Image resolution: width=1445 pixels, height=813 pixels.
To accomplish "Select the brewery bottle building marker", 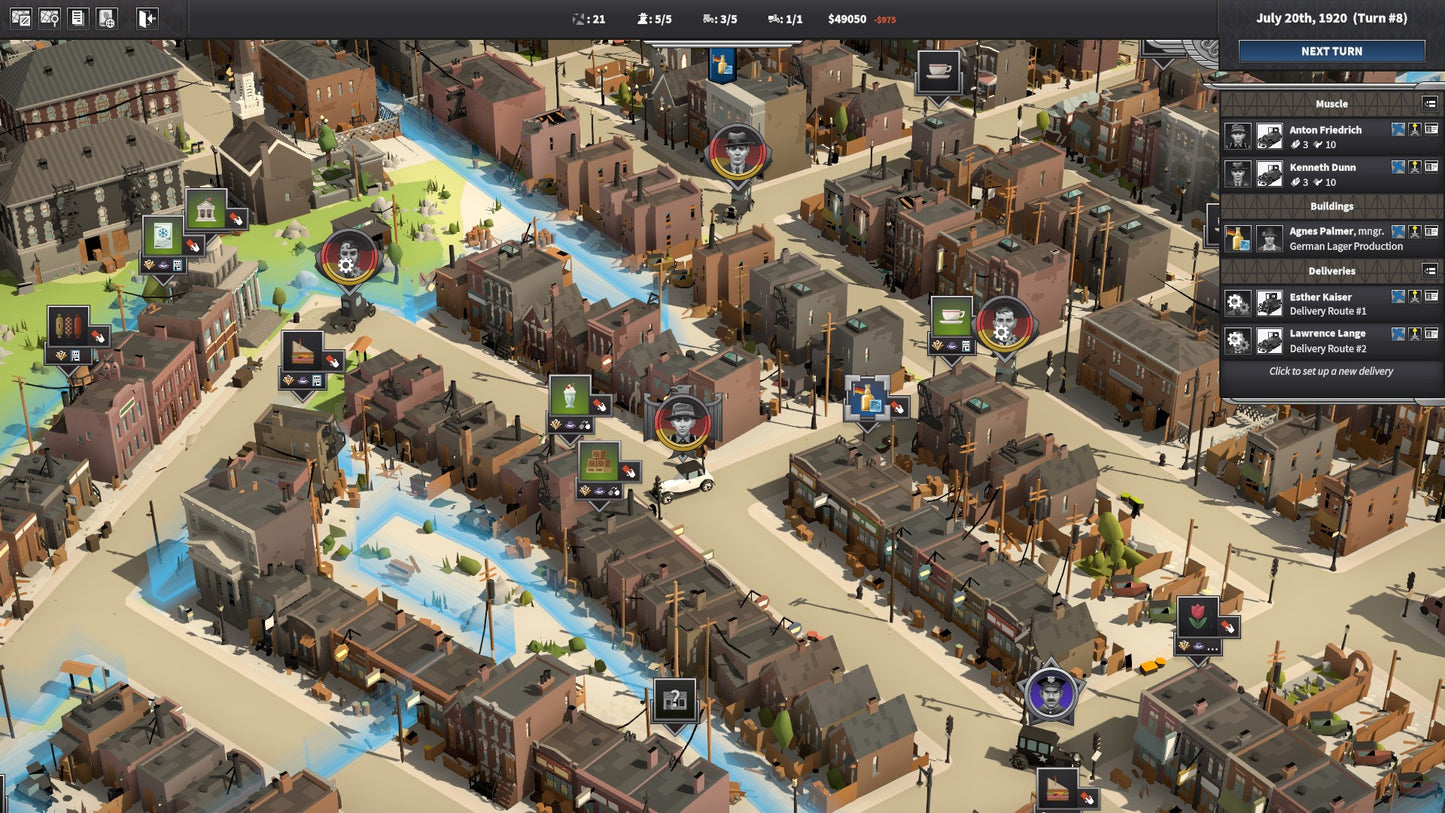I will pyautogui.click(x=866, y=396).
